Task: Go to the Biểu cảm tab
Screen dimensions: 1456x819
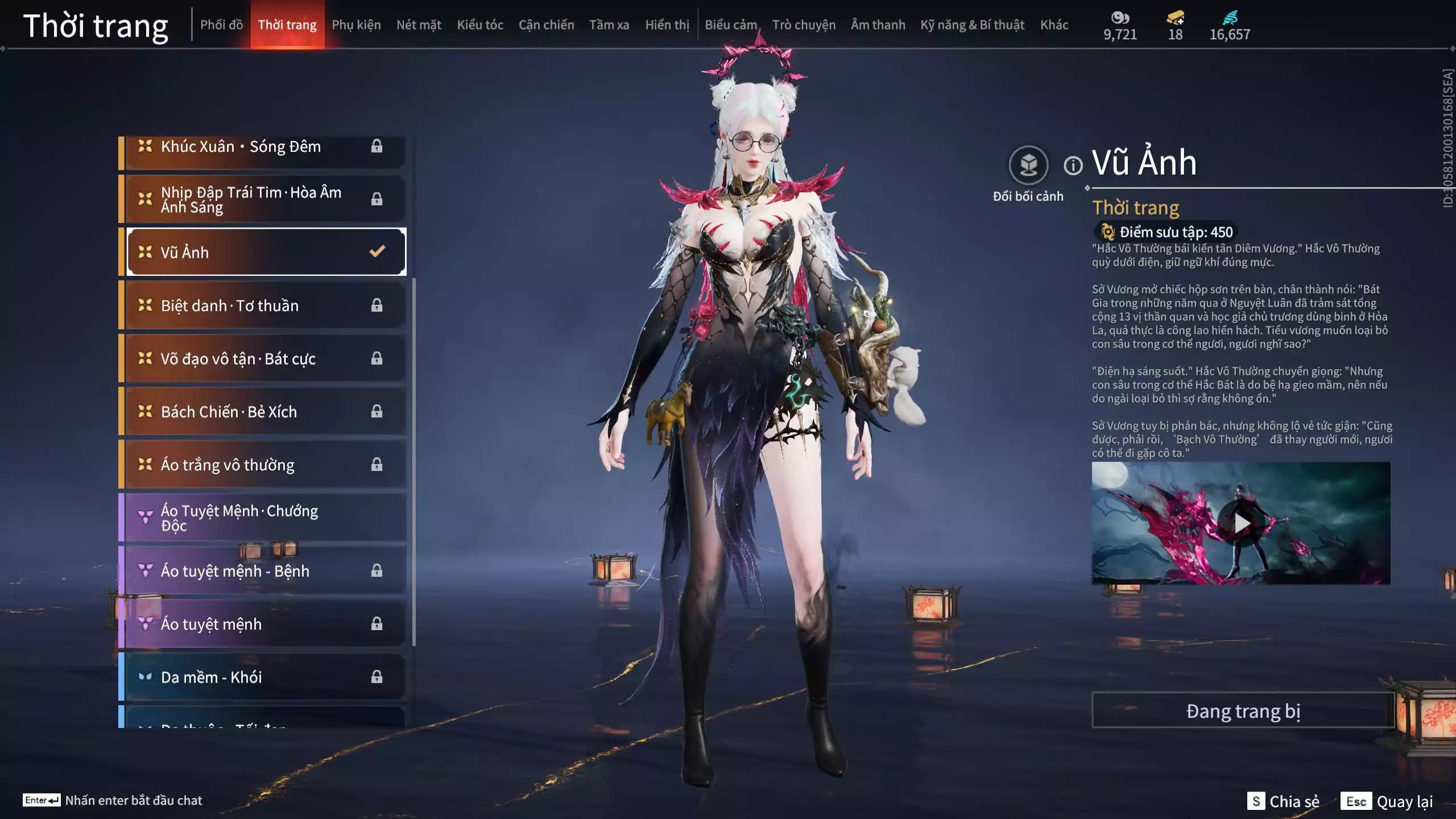Action: tap(731, 25)
